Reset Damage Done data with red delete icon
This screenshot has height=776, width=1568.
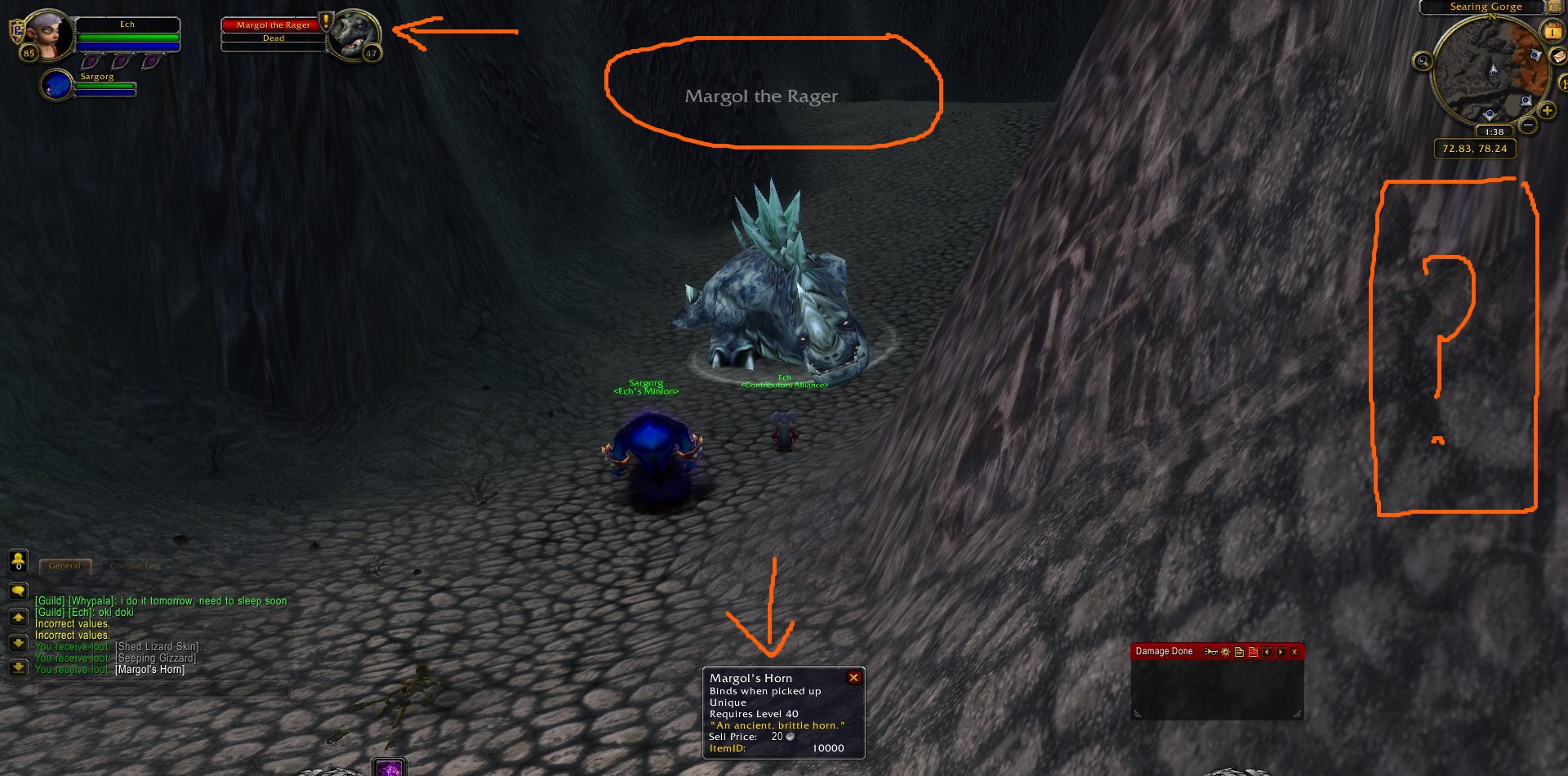pos(1253,652)
